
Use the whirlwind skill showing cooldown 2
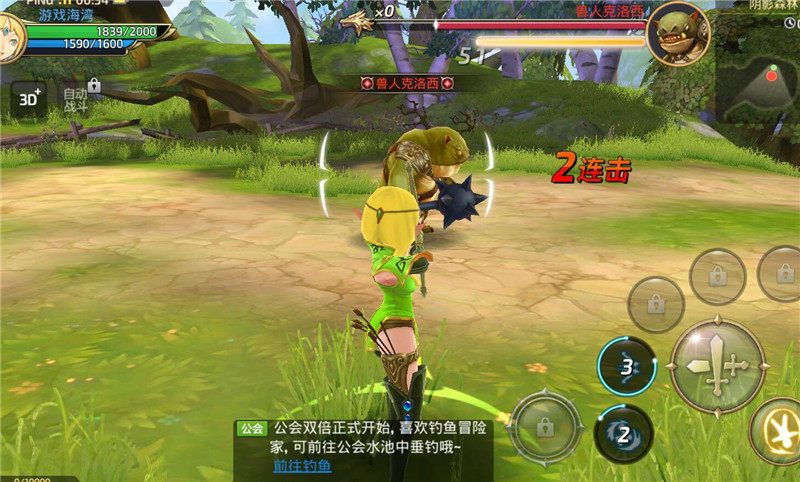coord(623,433)
